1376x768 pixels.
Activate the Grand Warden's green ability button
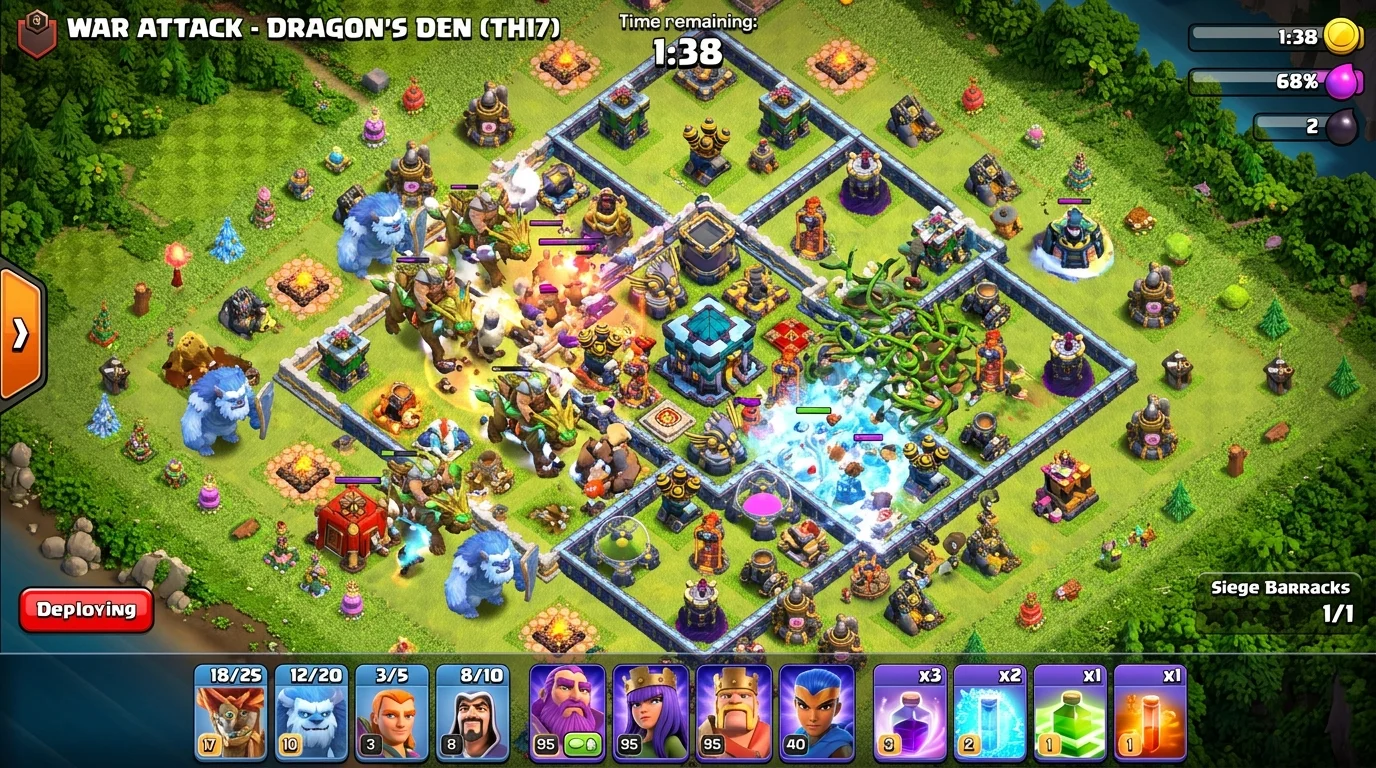(582, 744)
